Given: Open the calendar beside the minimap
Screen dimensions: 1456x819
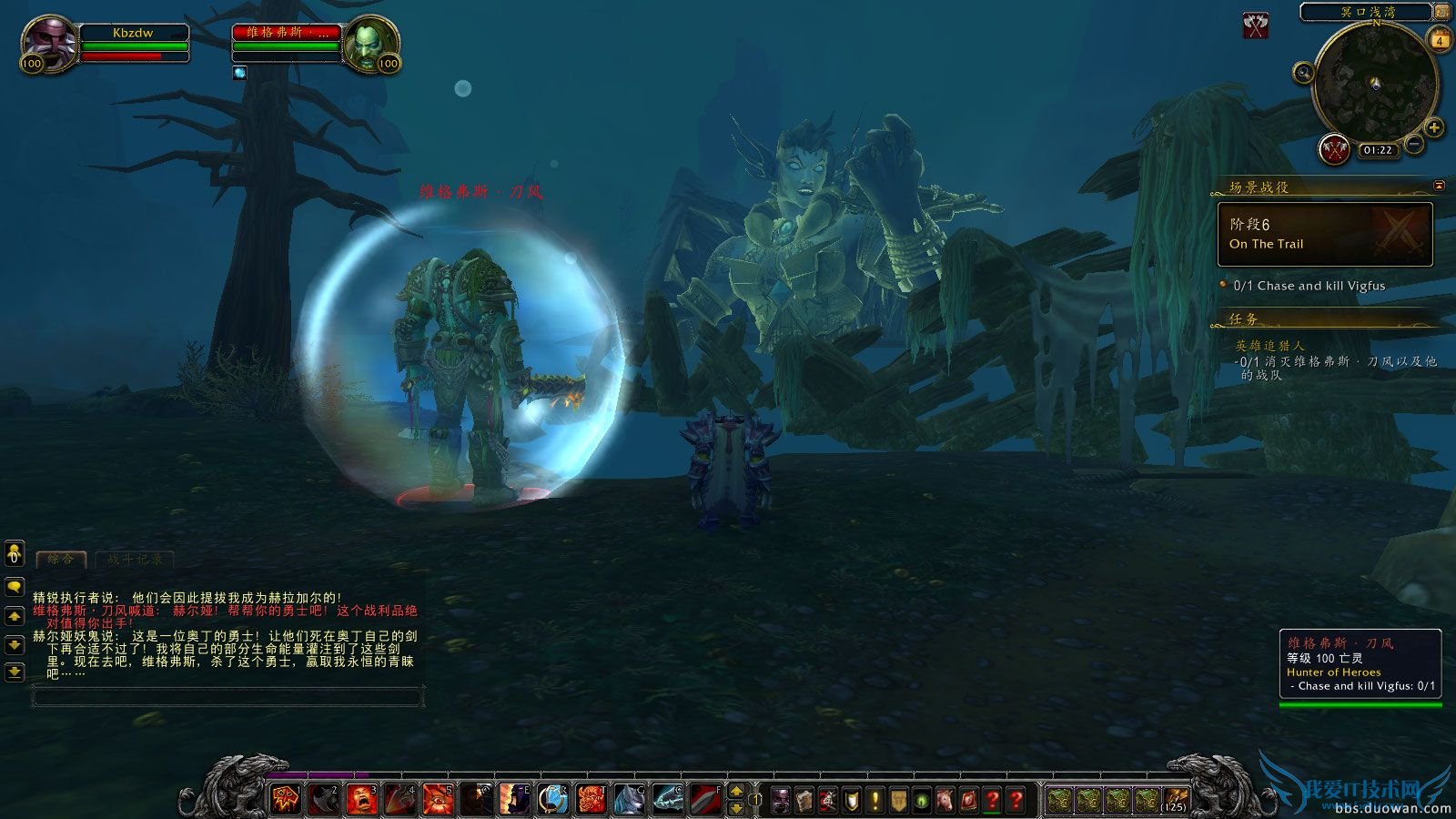Looking at the screenshot, I should point(1440,39).
